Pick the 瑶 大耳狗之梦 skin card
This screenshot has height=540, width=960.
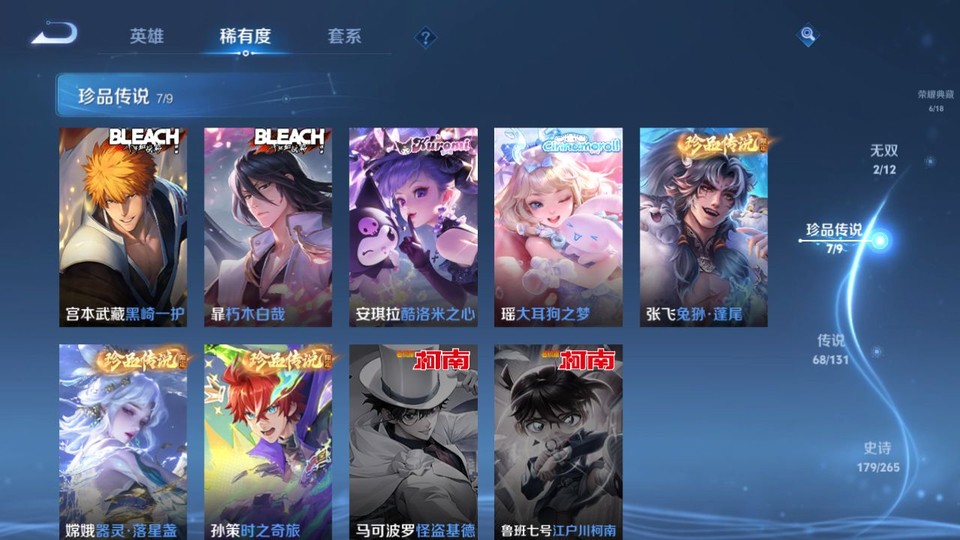pyautogui.click(x=558, y=227)
